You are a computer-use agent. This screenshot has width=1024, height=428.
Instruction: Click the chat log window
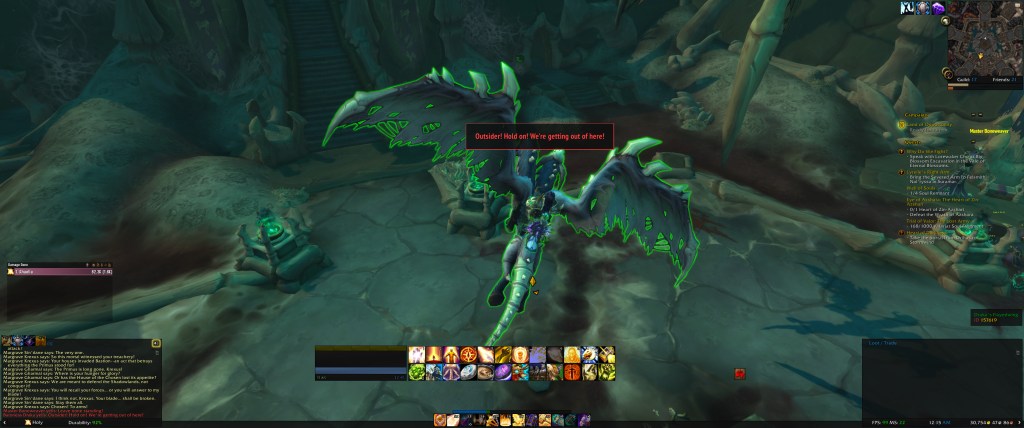click(80, 378)
